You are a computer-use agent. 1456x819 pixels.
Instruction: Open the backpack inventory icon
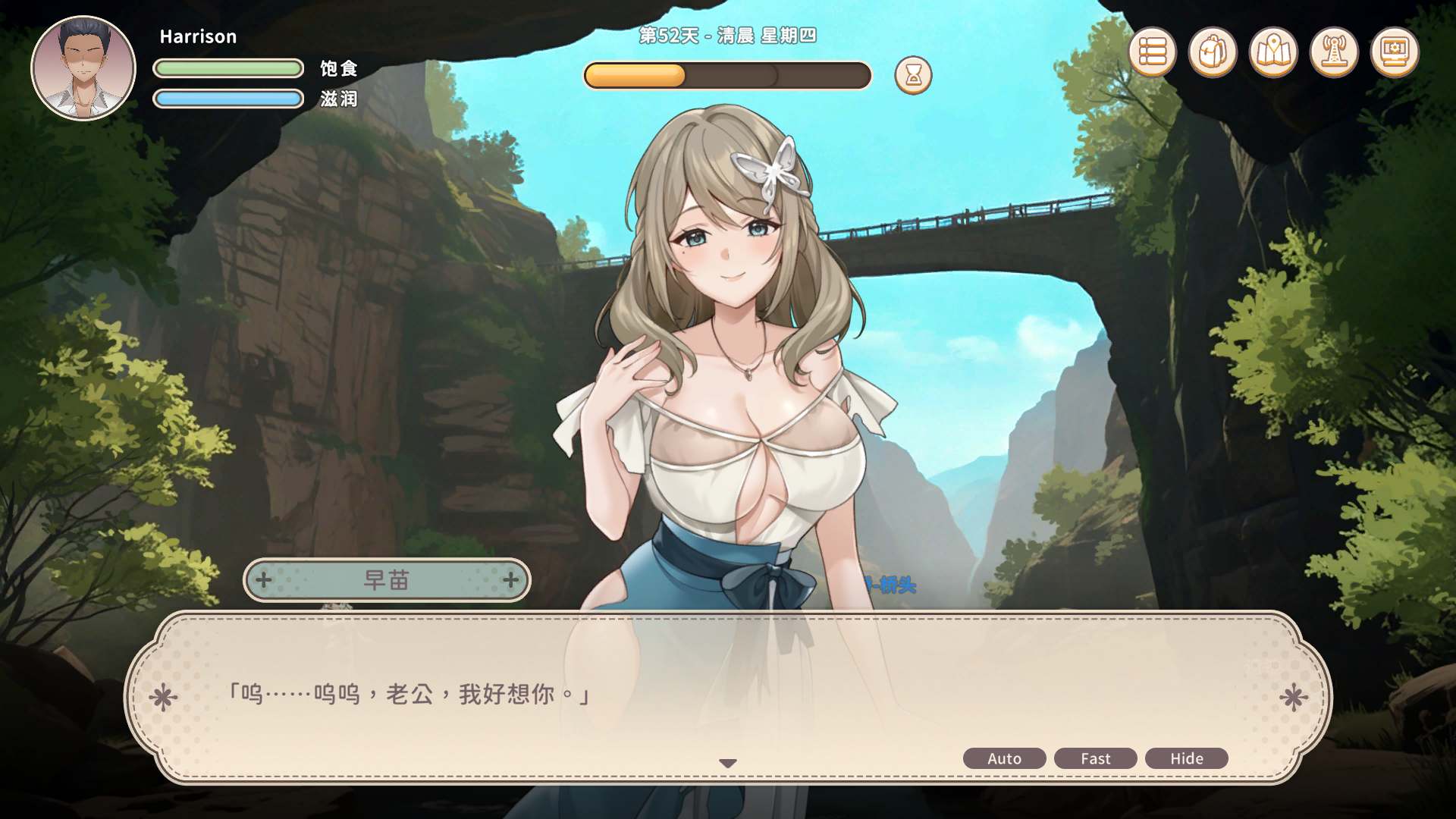tap(1212, 52)
